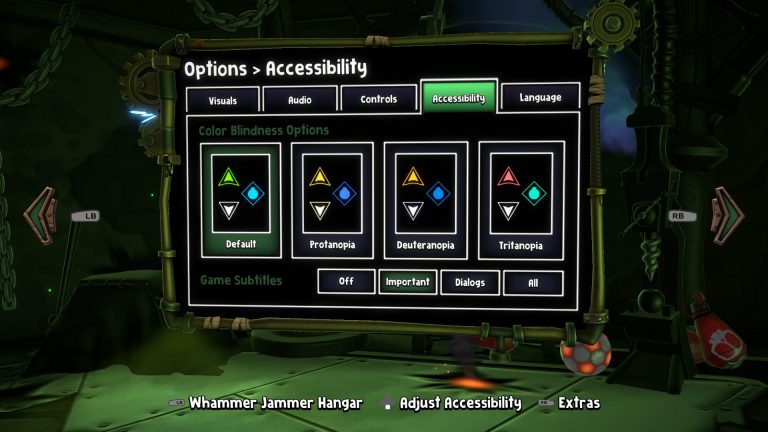
Task: Click the Accessibility tab
Action: tap(458, 97)
